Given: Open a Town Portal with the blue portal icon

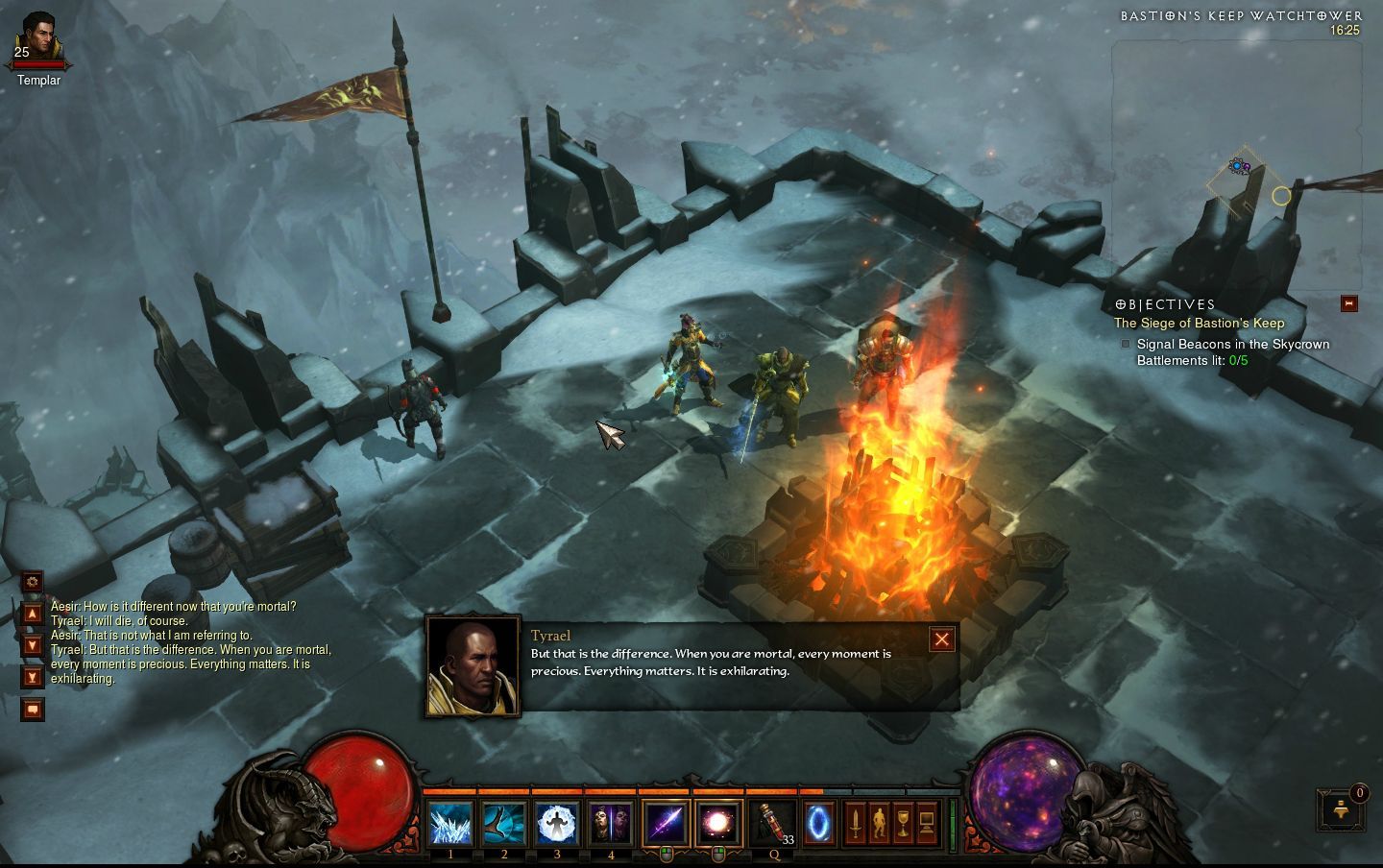Looking at the screenshot, I should (x=821, y=822).
